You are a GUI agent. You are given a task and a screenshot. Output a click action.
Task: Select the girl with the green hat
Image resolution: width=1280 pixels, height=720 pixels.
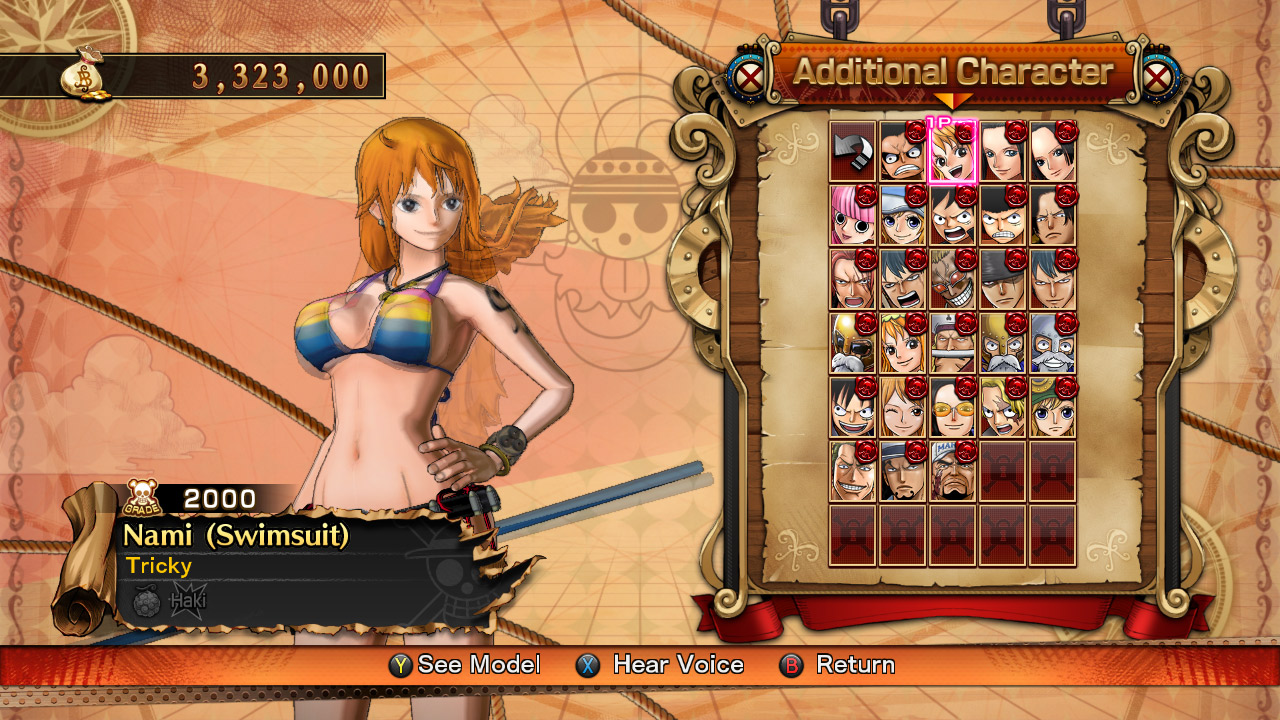pyautogui.click(x=1052, y=407)
